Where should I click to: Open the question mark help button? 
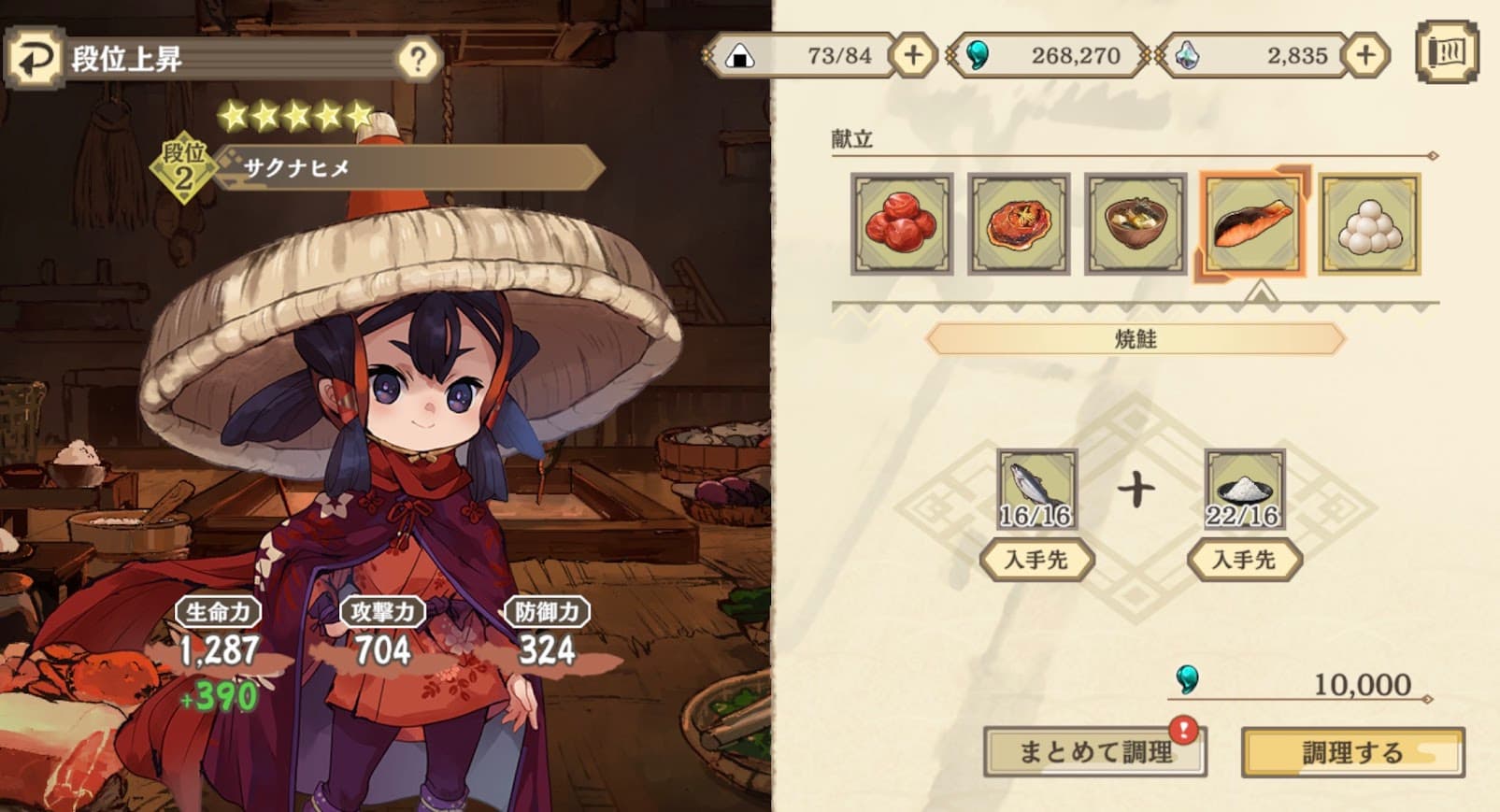(418, 60)
